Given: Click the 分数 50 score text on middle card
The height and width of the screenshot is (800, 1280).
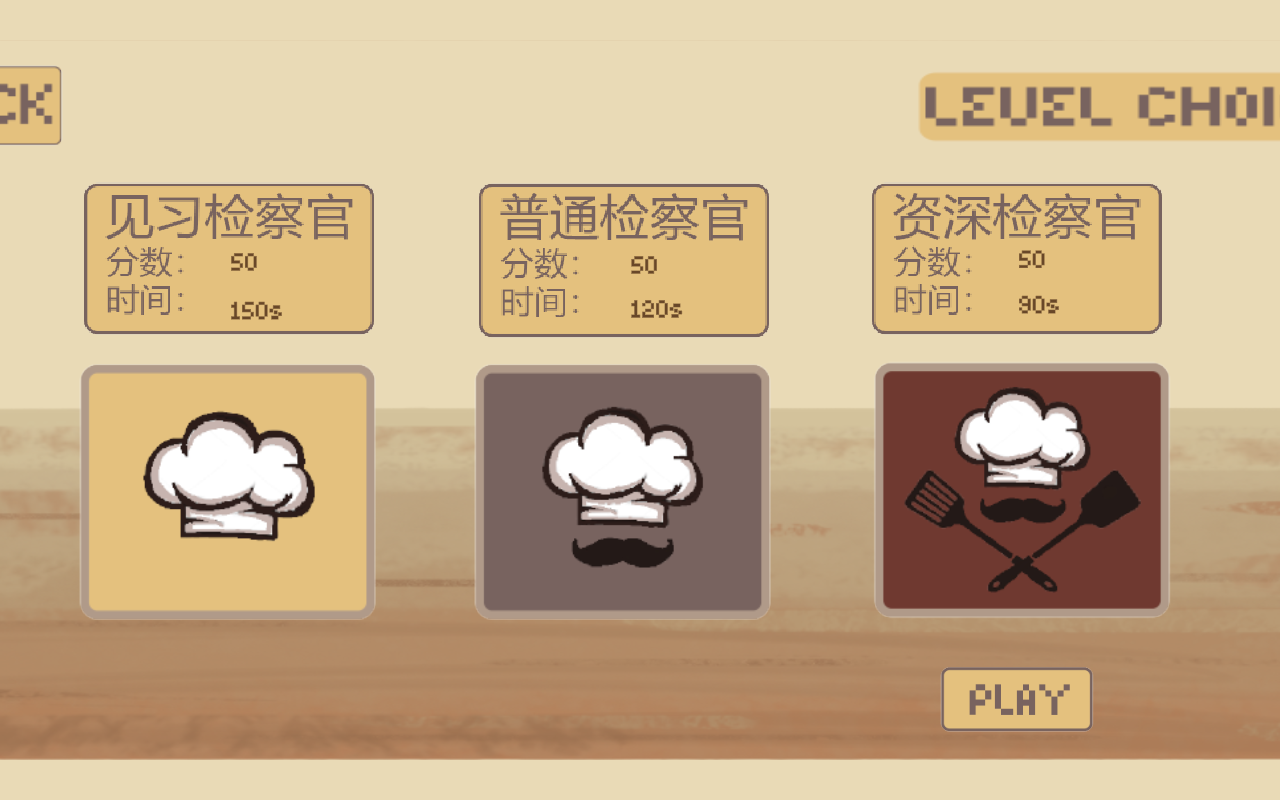Looking at the screenshot, I should (580, 263).
